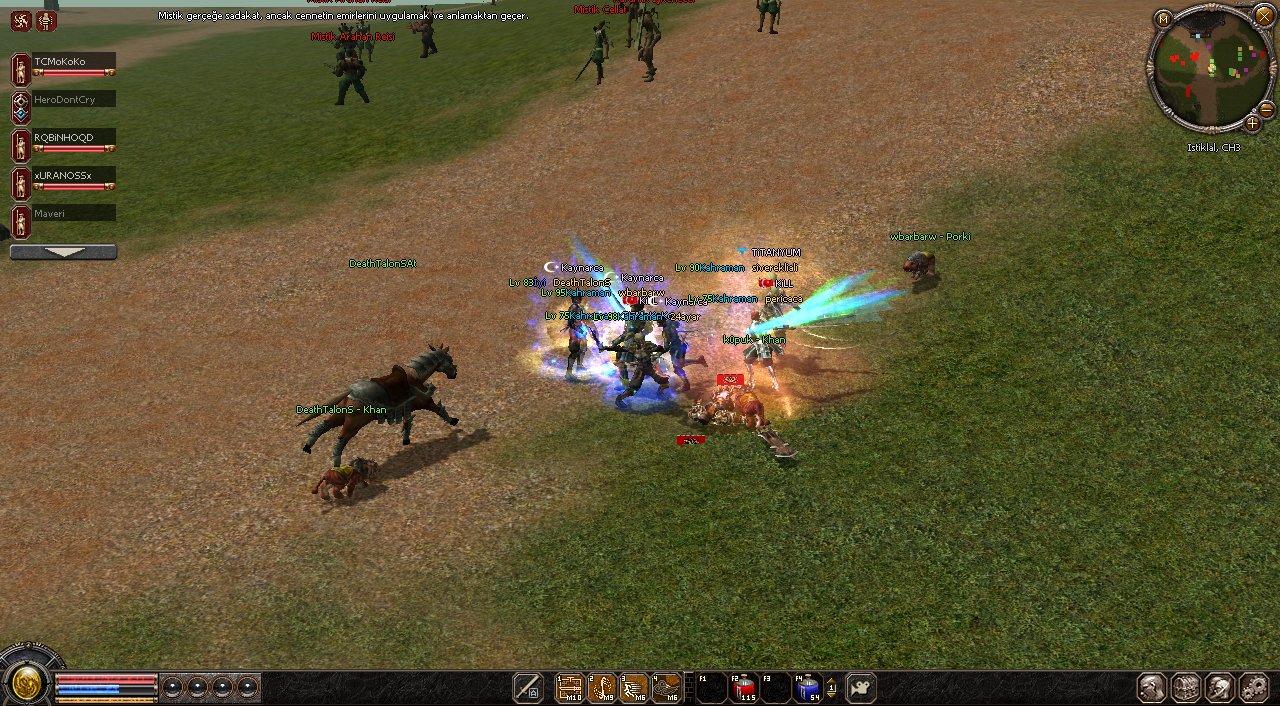The image size is (1280, 706).
Task: Select party member Maveri
Action: 74,213
